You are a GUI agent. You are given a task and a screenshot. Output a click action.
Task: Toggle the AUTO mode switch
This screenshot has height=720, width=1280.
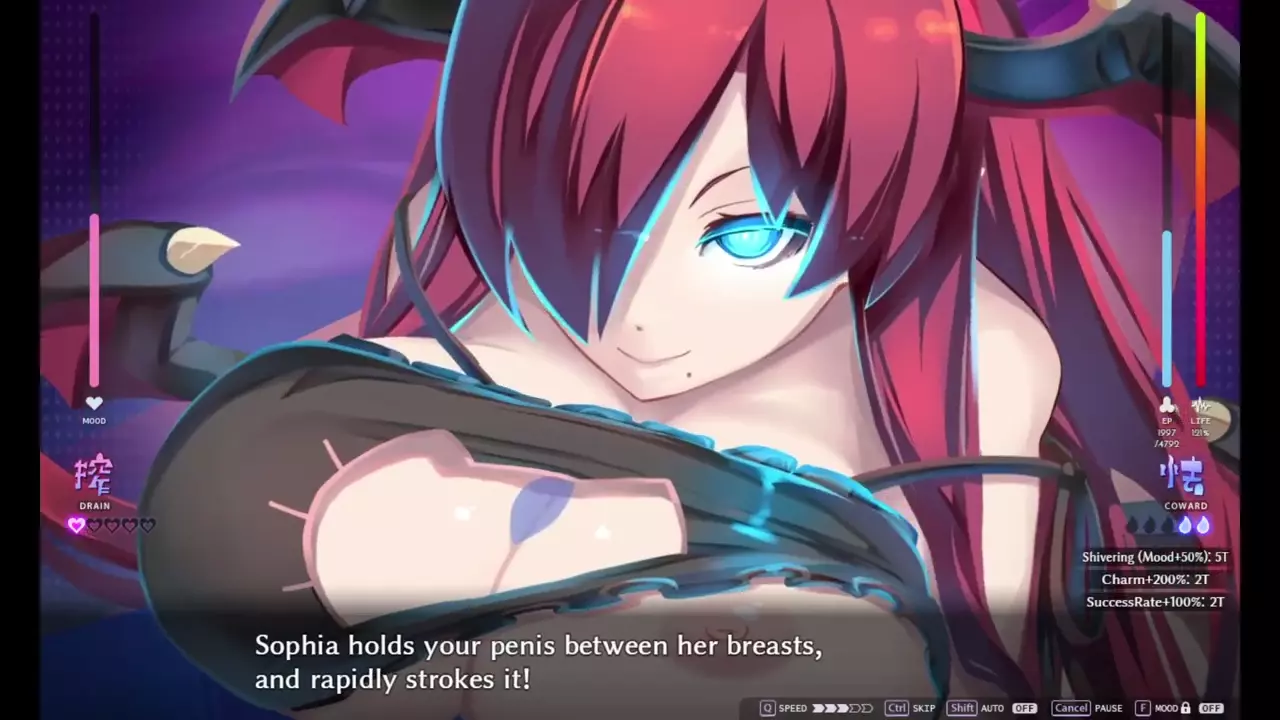(1023, 708)
